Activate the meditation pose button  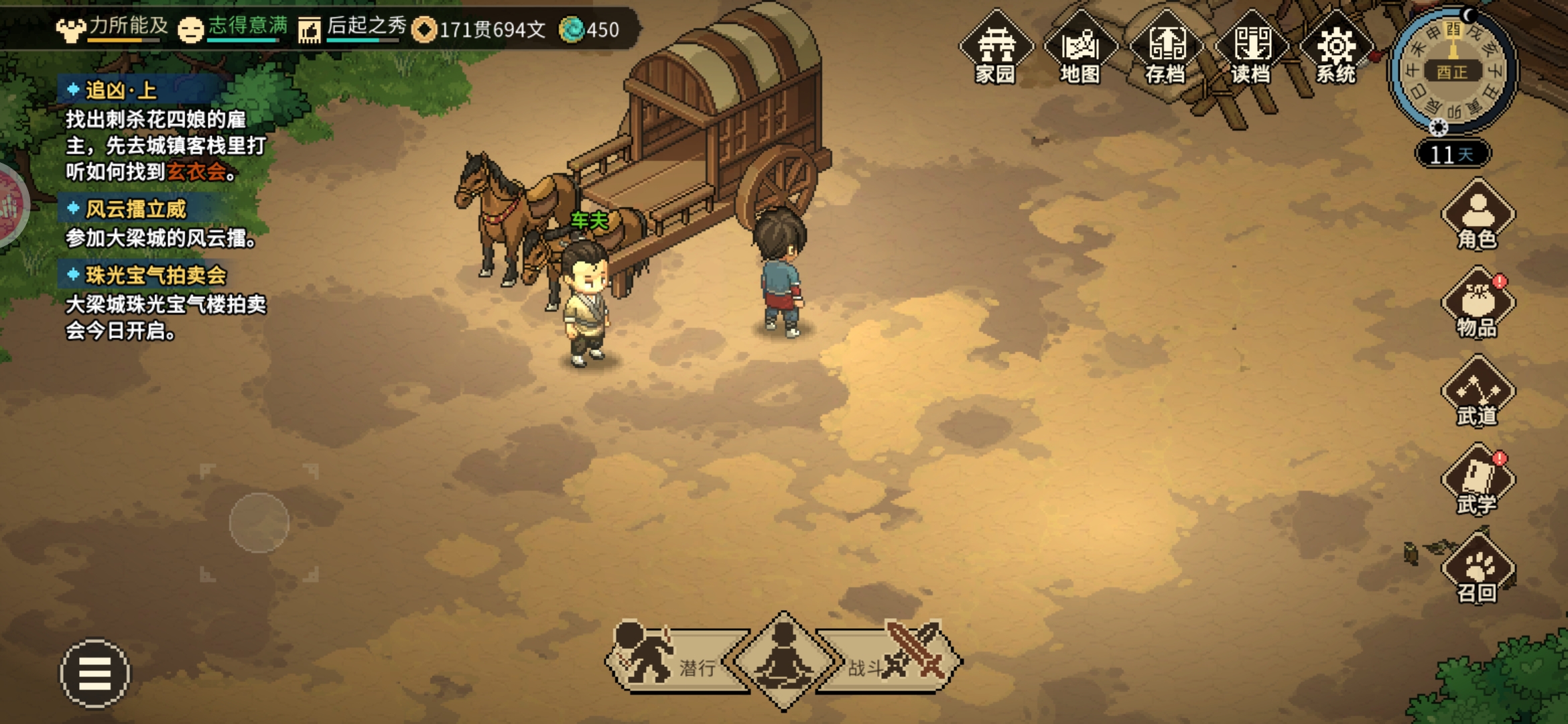point(783,660)
